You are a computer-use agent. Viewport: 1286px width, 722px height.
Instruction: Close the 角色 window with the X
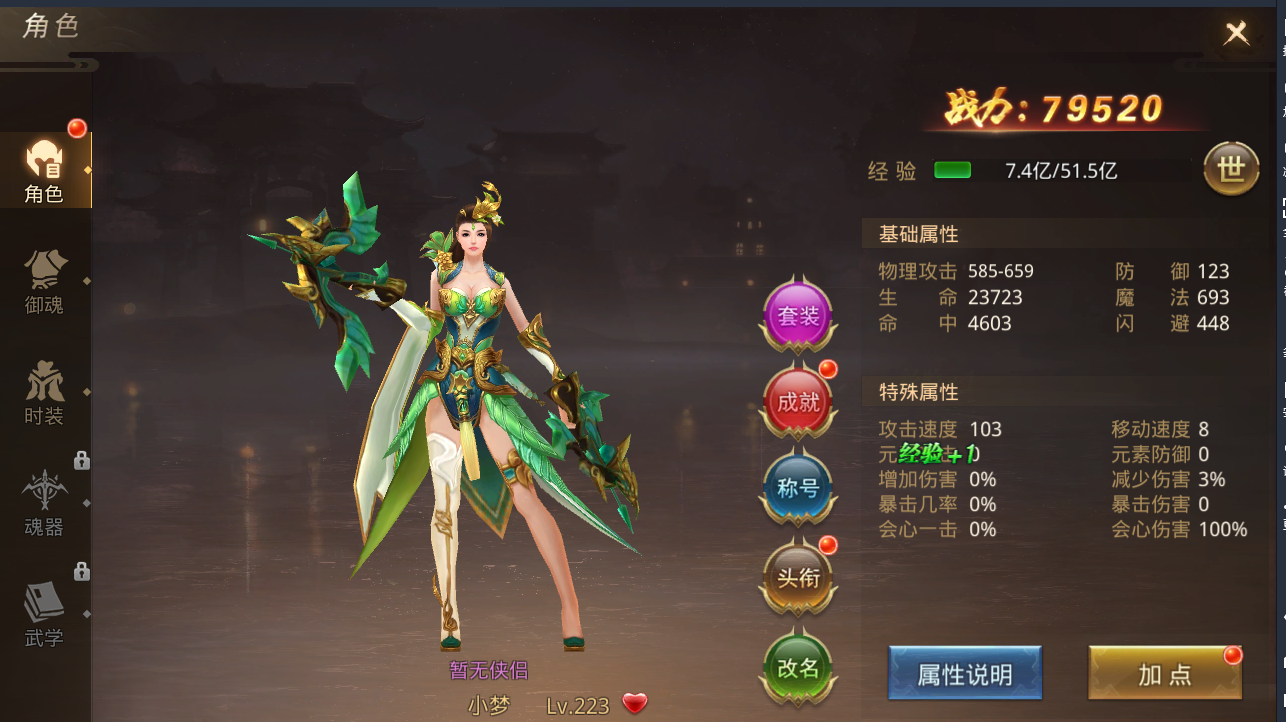(x=1237, y=31)
